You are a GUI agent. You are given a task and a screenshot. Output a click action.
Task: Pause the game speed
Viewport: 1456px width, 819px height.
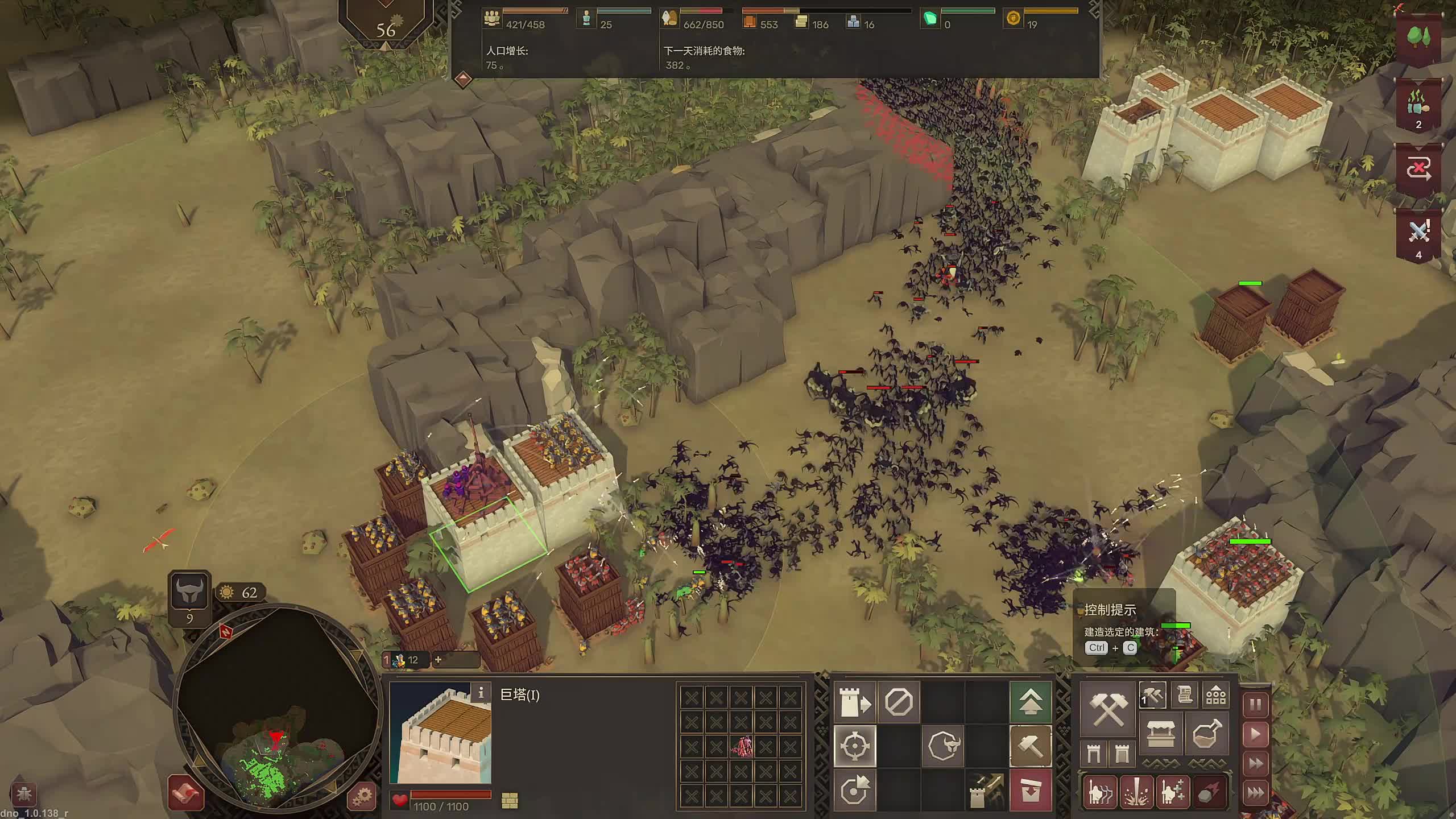(x=1256, y=705)
